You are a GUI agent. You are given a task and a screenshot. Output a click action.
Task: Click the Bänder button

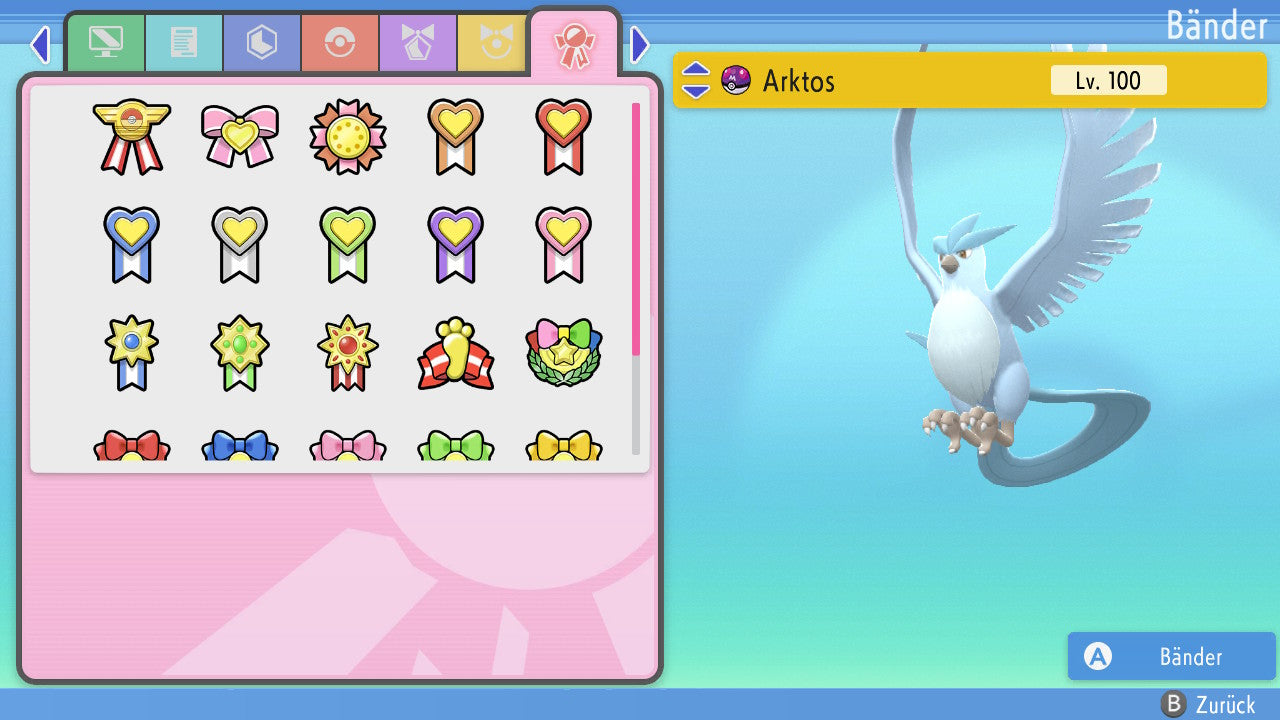click(x=1171, y=656)
